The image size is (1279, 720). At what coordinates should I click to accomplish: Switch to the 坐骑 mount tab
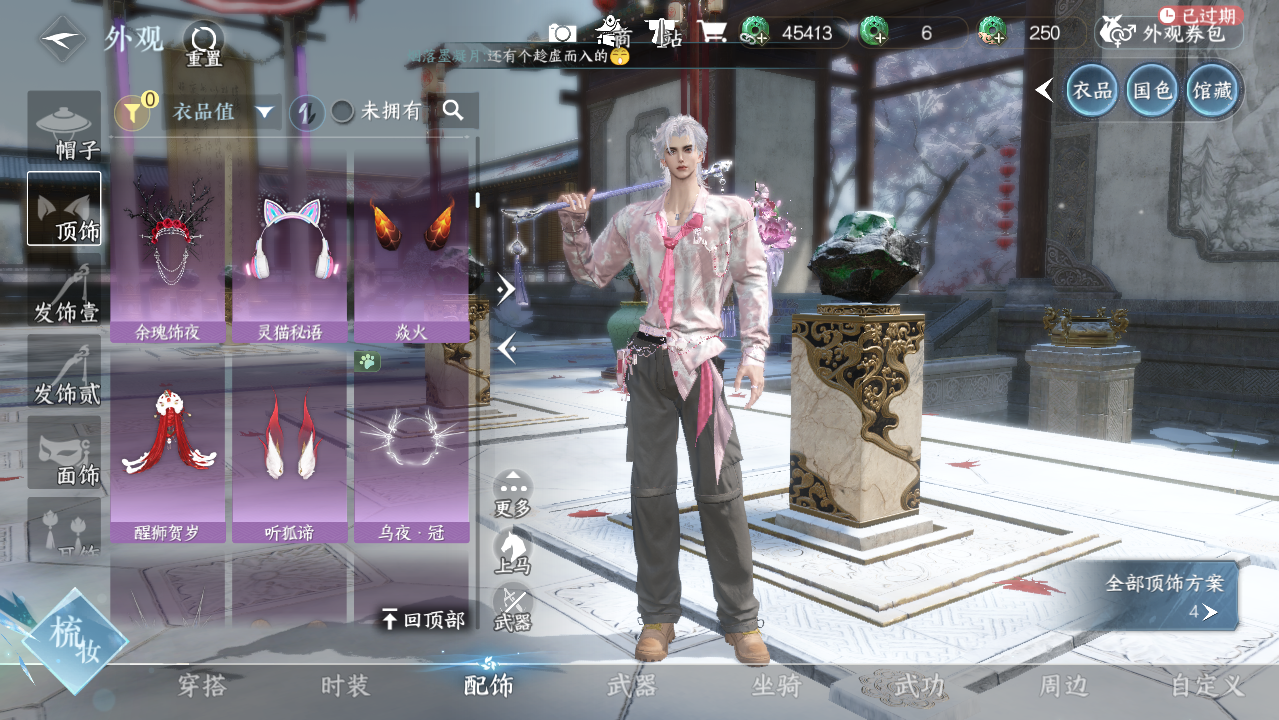coord(776,686)
